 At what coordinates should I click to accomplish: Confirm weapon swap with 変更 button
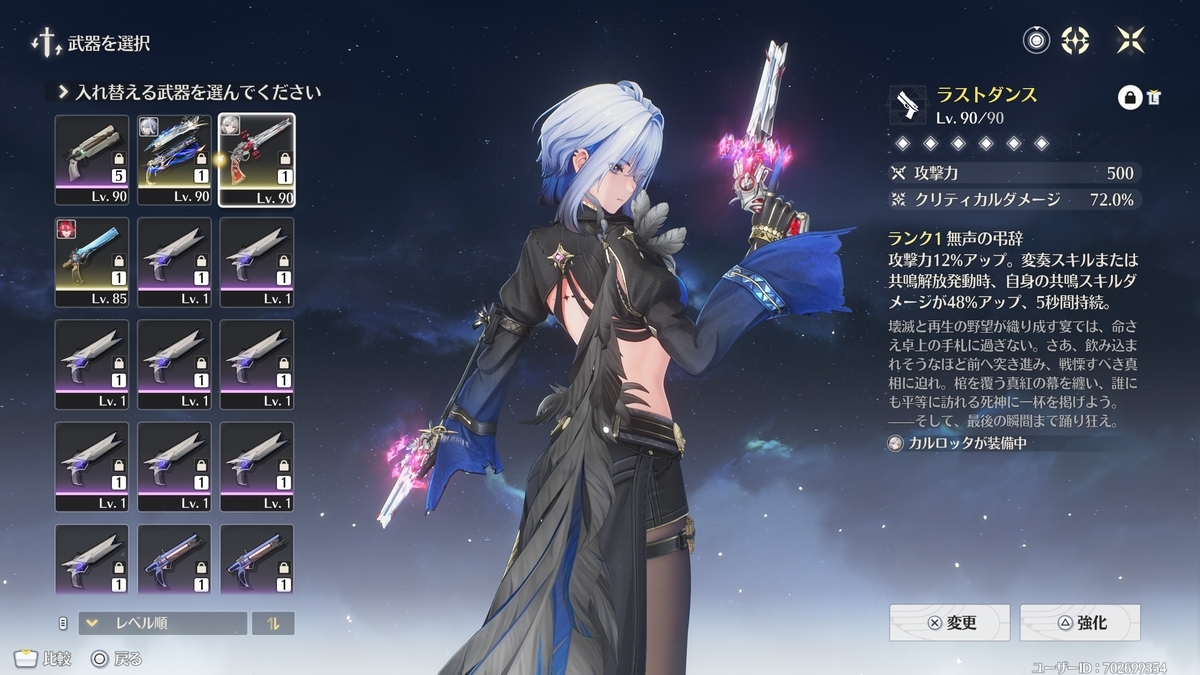point(950,622)
